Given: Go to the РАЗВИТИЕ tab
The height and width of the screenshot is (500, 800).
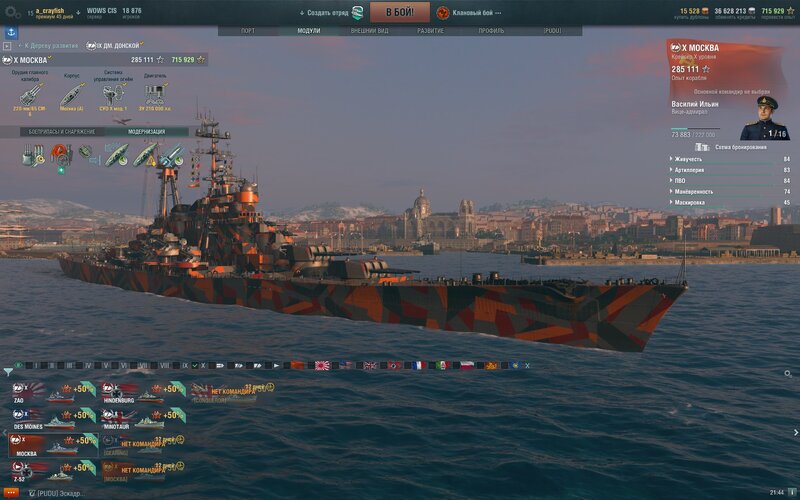Looking at the screenshot, I should point(431,31).
